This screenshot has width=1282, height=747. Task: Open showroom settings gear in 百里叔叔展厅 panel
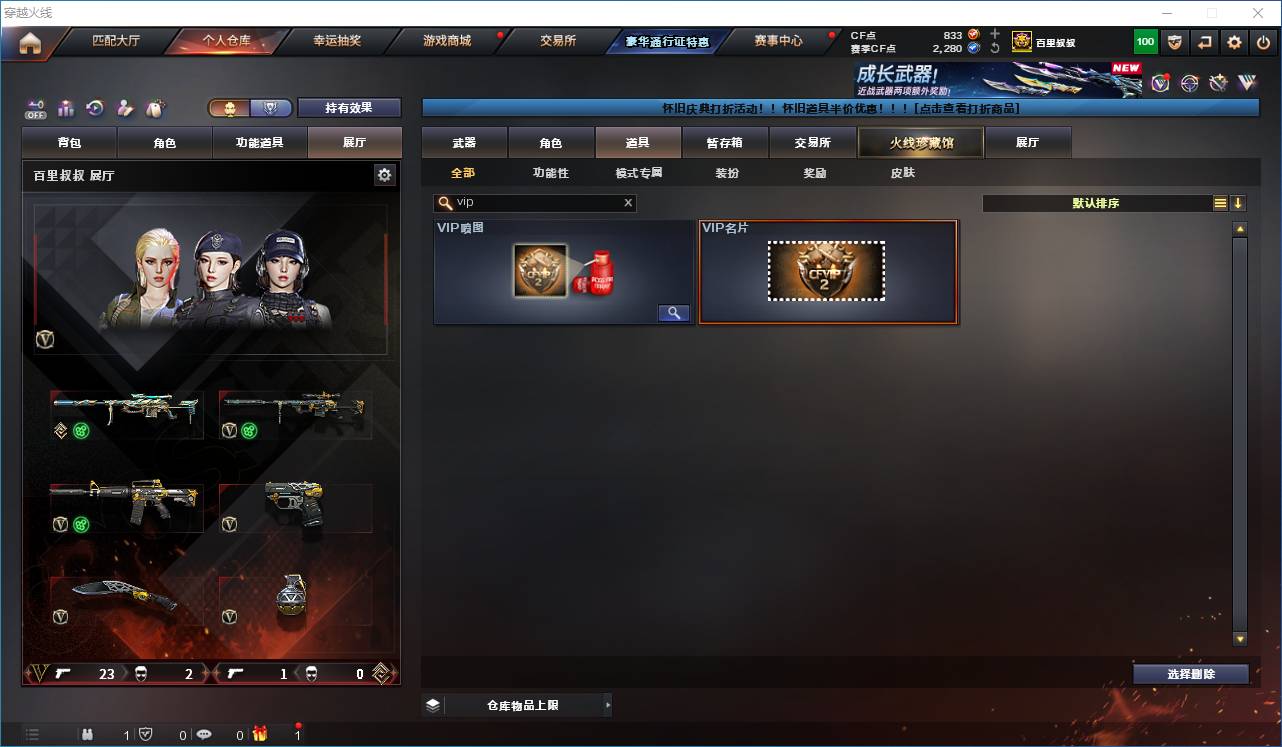pos(385,174)
